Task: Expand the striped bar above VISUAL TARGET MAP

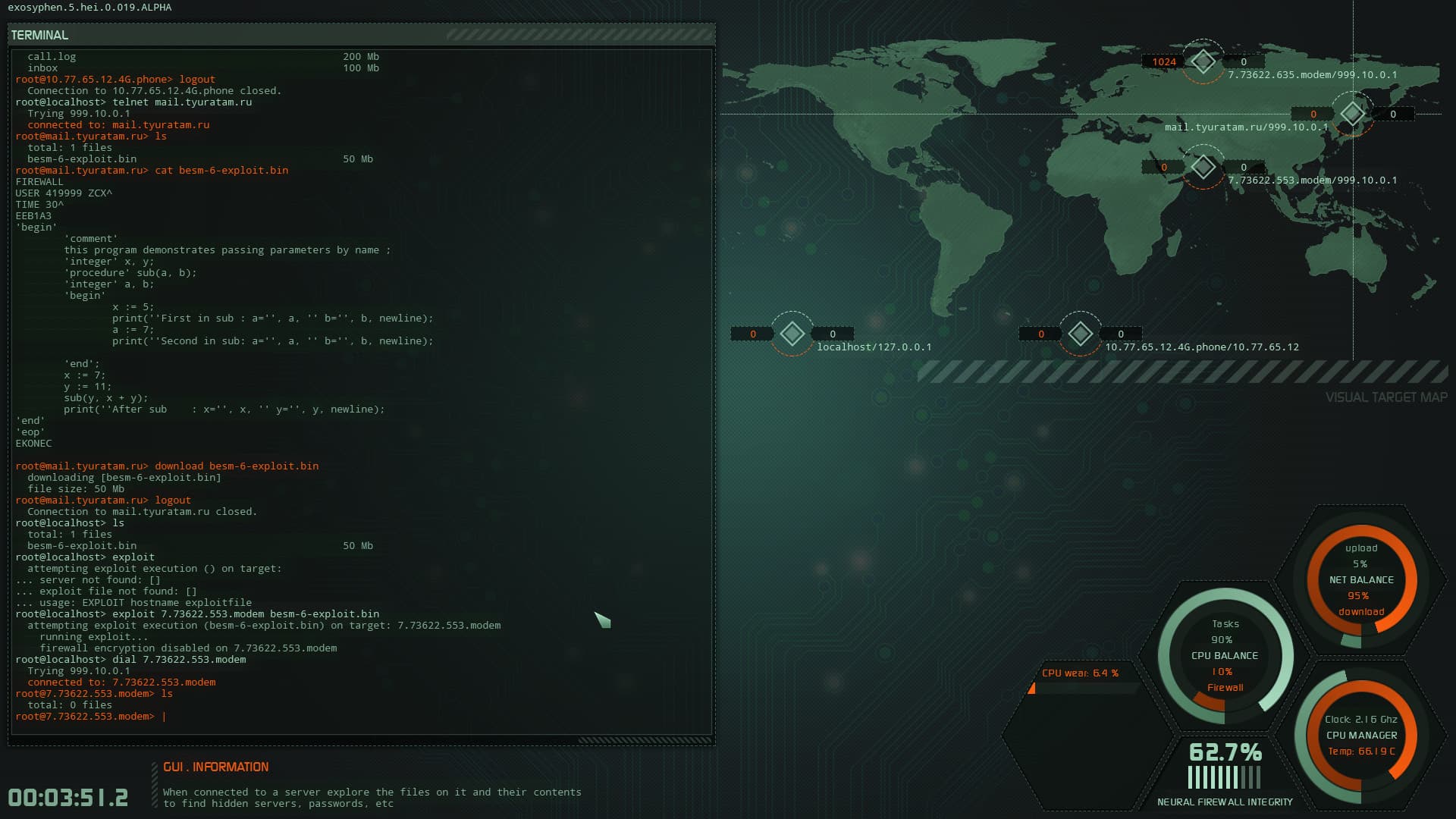Action: (x=1183, y=370)
